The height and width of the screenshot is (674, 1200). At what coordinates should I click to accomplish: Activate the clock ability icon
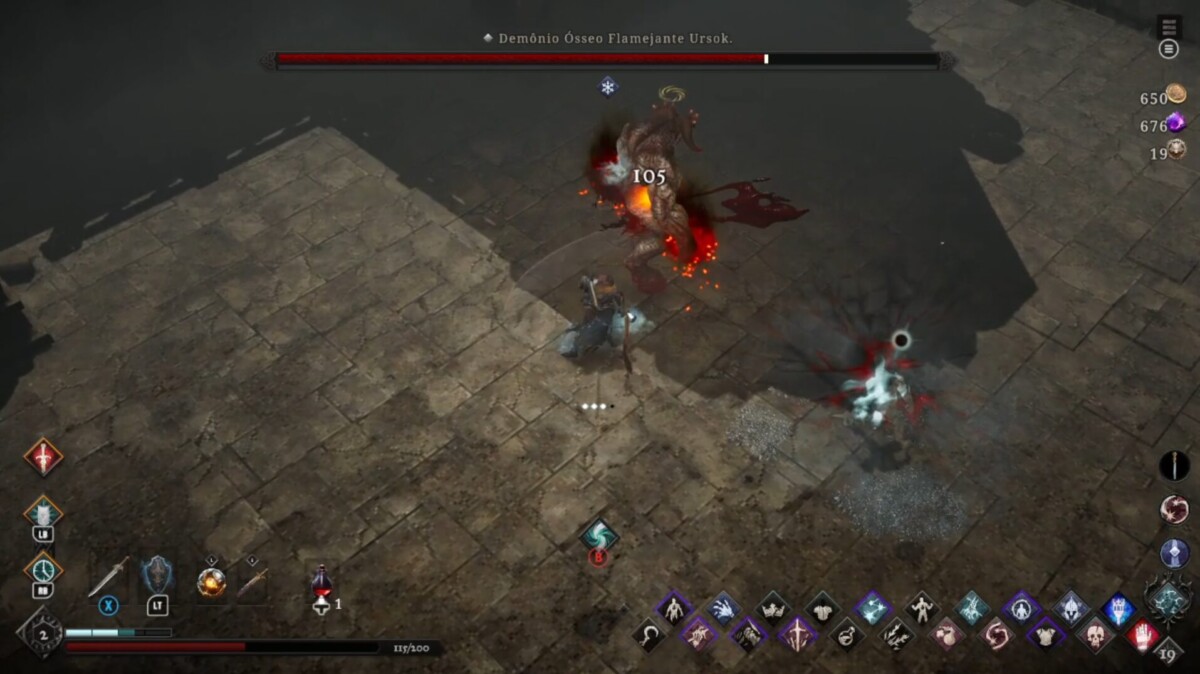[x=43, y=569]
